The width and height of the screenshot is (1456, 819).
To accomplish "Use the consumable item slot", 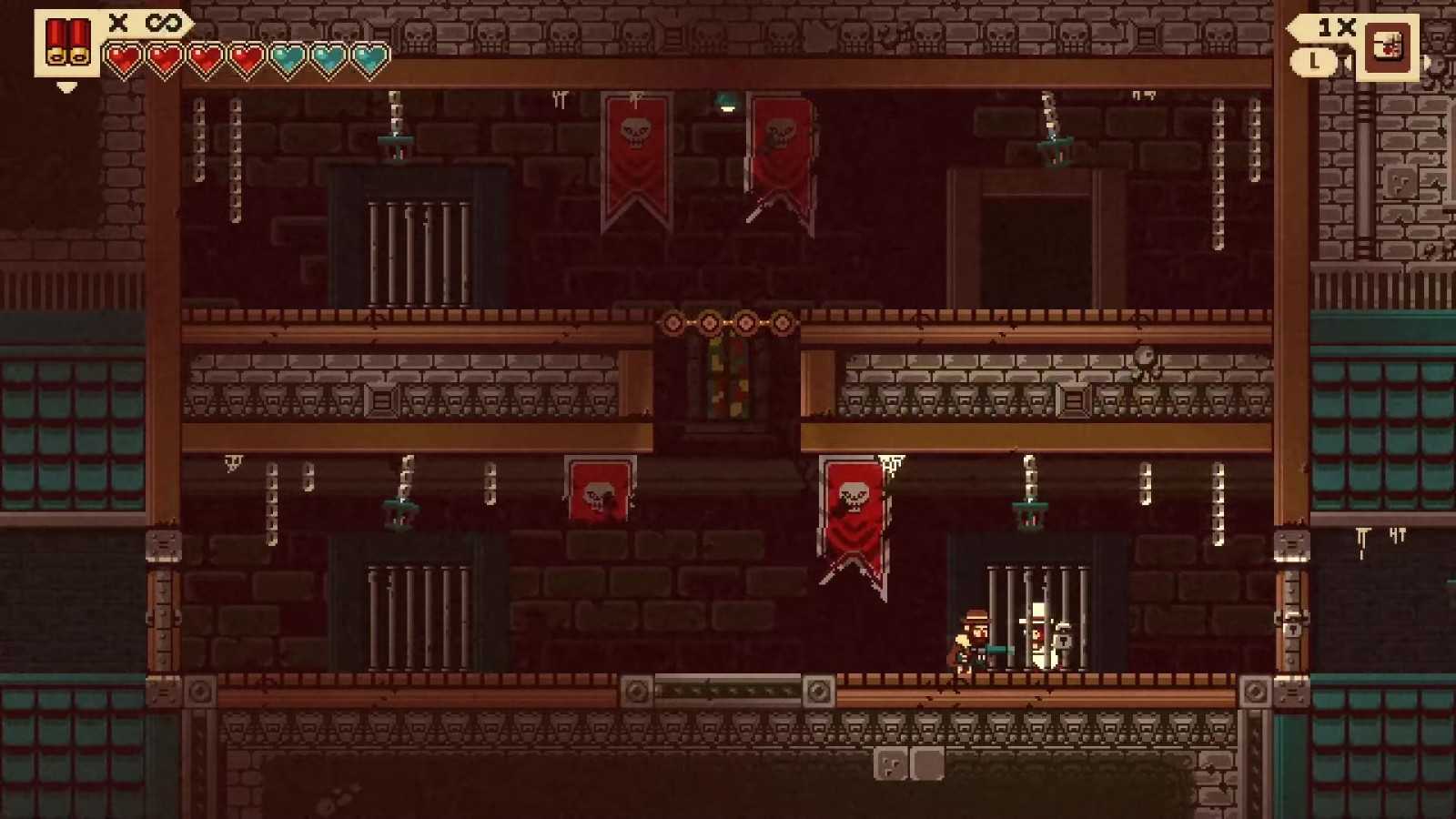I will click(x=1386, y=46).
